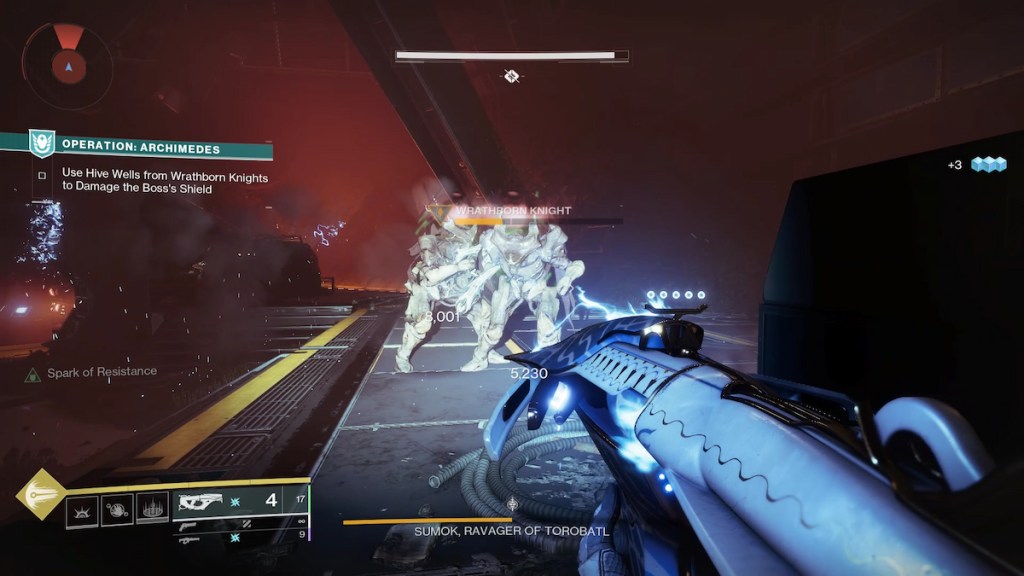This screenshot has height=576, width=1024.
Task: Click the circular radar in the corner
Action: tap(68, 65)
